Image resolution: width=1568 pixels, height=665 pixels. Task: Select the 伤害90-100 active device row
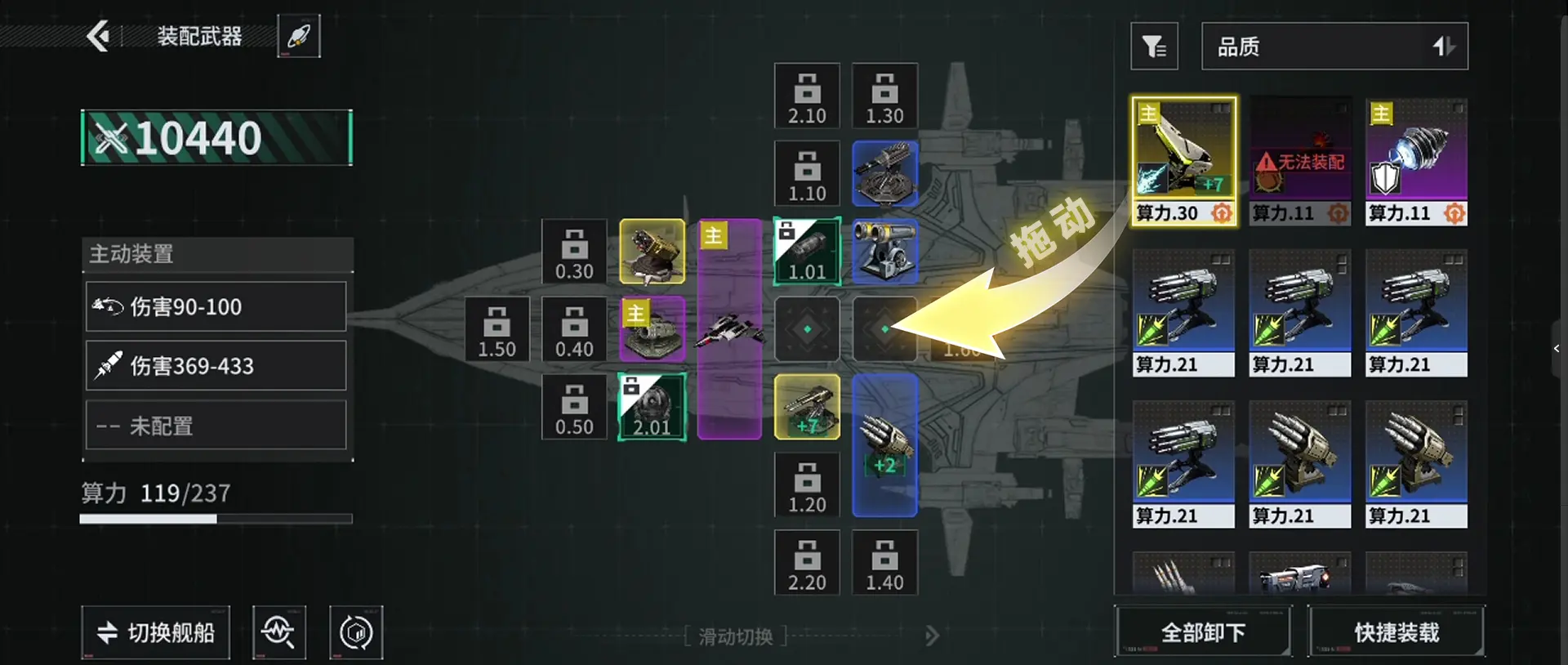216,306
